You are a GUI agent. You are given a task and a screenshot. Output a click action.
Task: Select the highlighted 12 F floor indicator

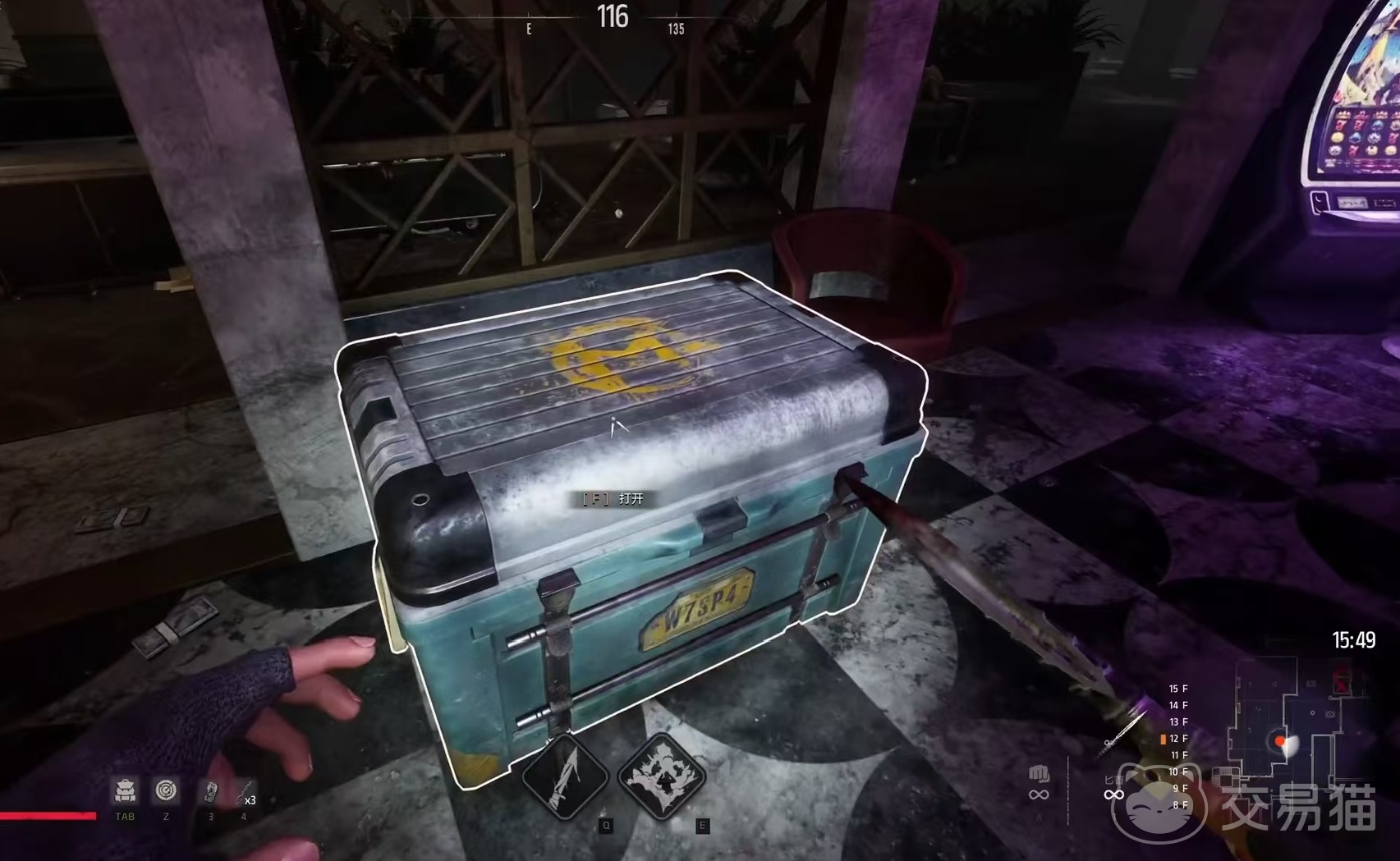coord(1177,739)
